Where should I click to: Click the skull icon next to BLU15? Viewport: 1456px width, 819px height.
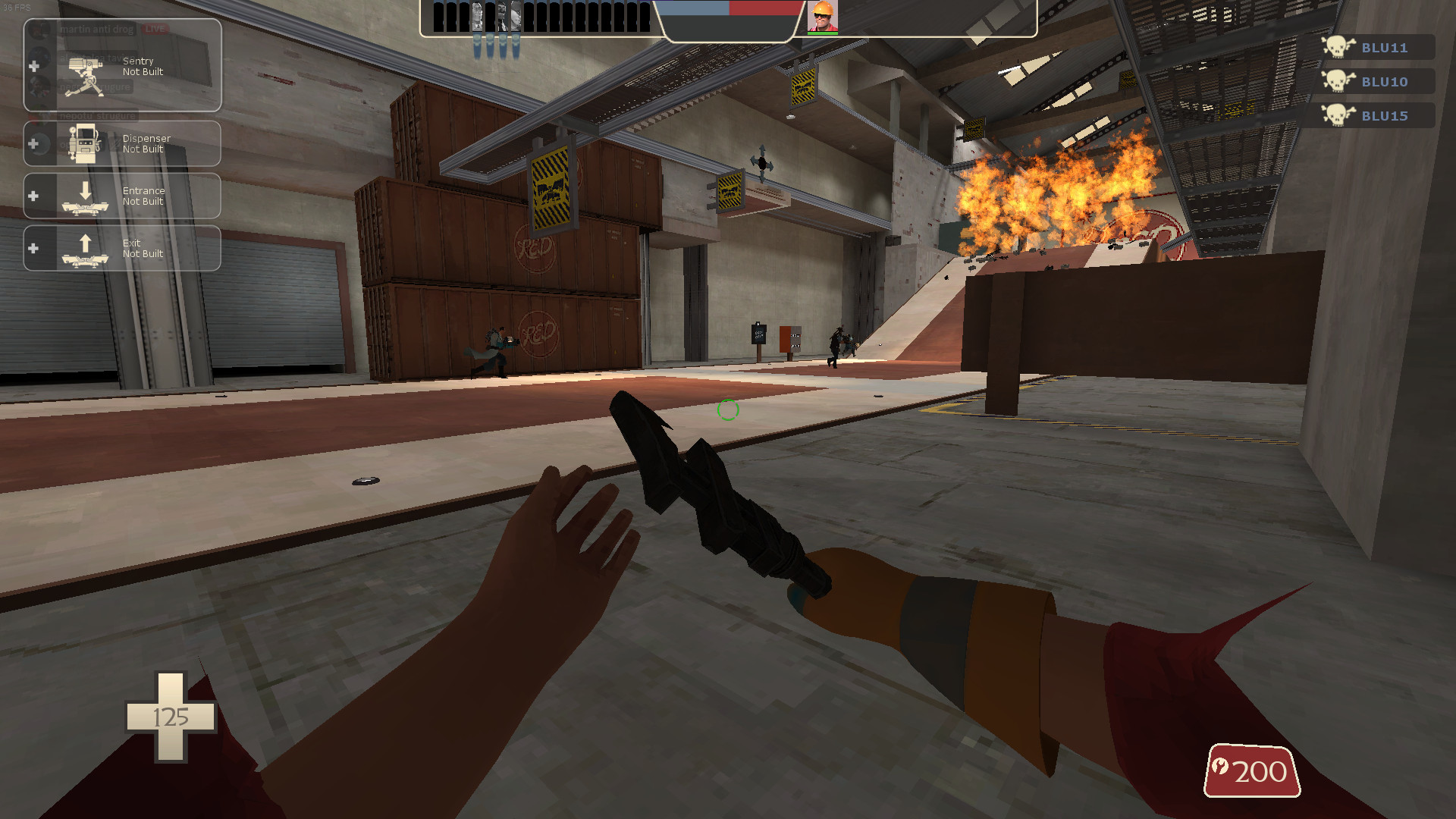coord(1339,115)
